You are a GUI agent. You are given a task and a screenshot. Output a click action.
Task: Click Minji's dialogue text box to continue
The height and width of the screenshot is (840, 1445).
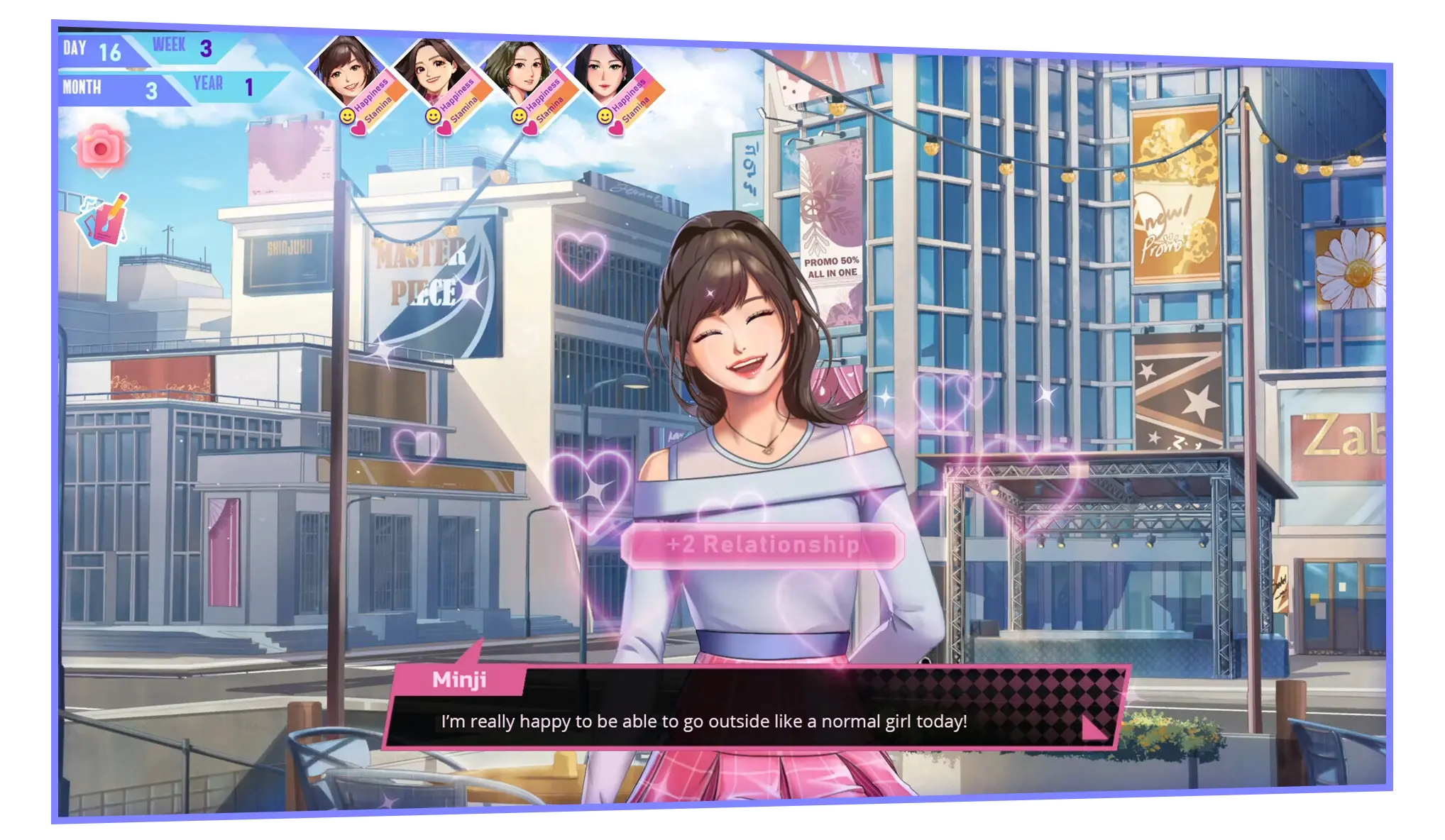[703, 722]
